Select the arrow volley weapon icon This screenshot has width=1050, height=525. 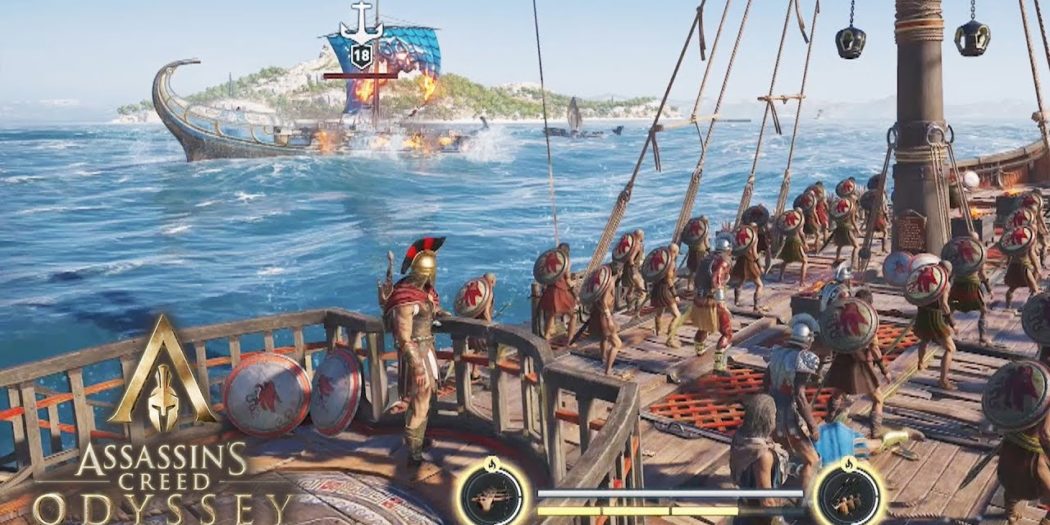click(x=491, y=495)
